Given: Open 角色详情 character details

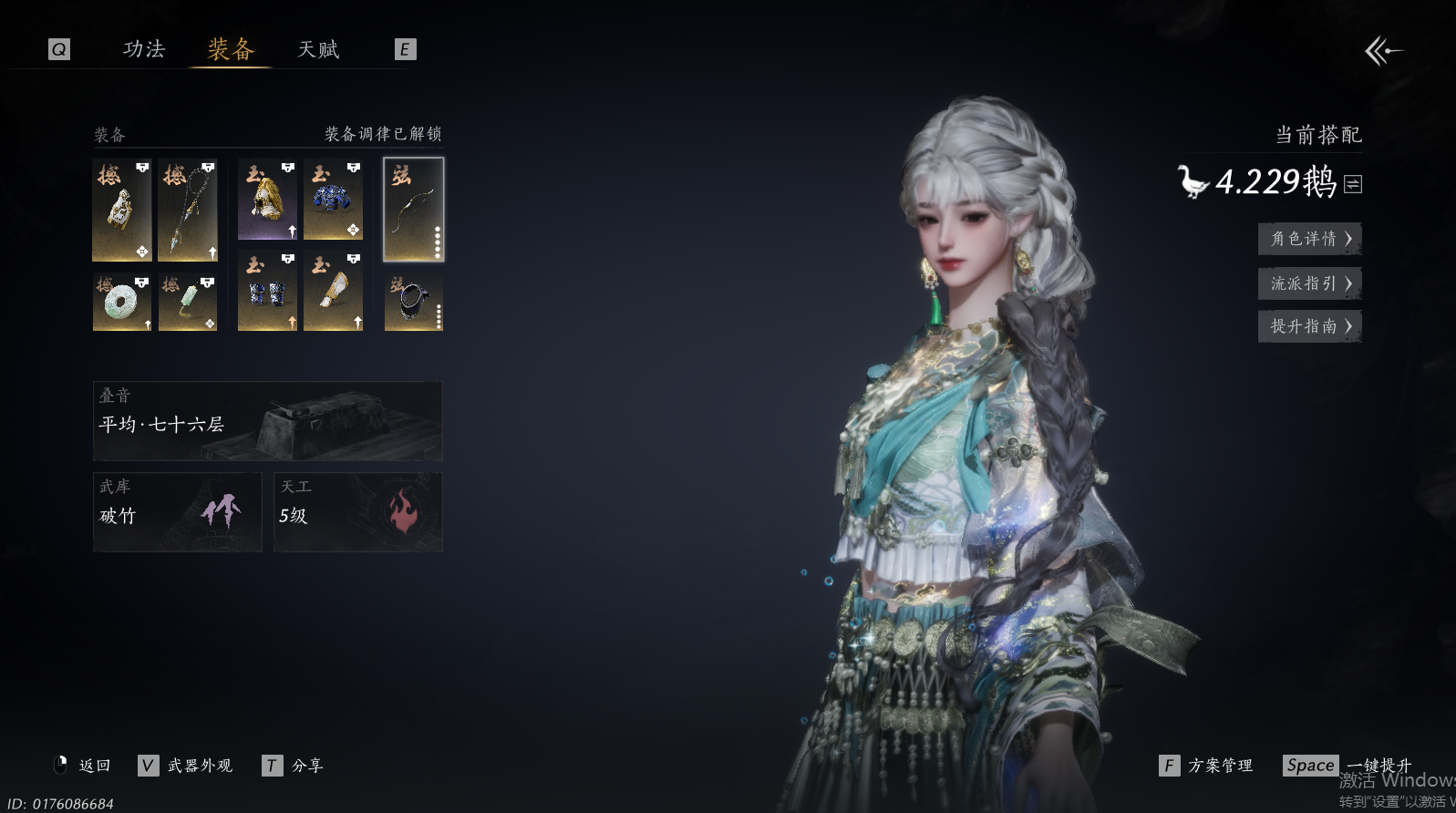Looking at the screenshot, I should (x=1309, y=239).
